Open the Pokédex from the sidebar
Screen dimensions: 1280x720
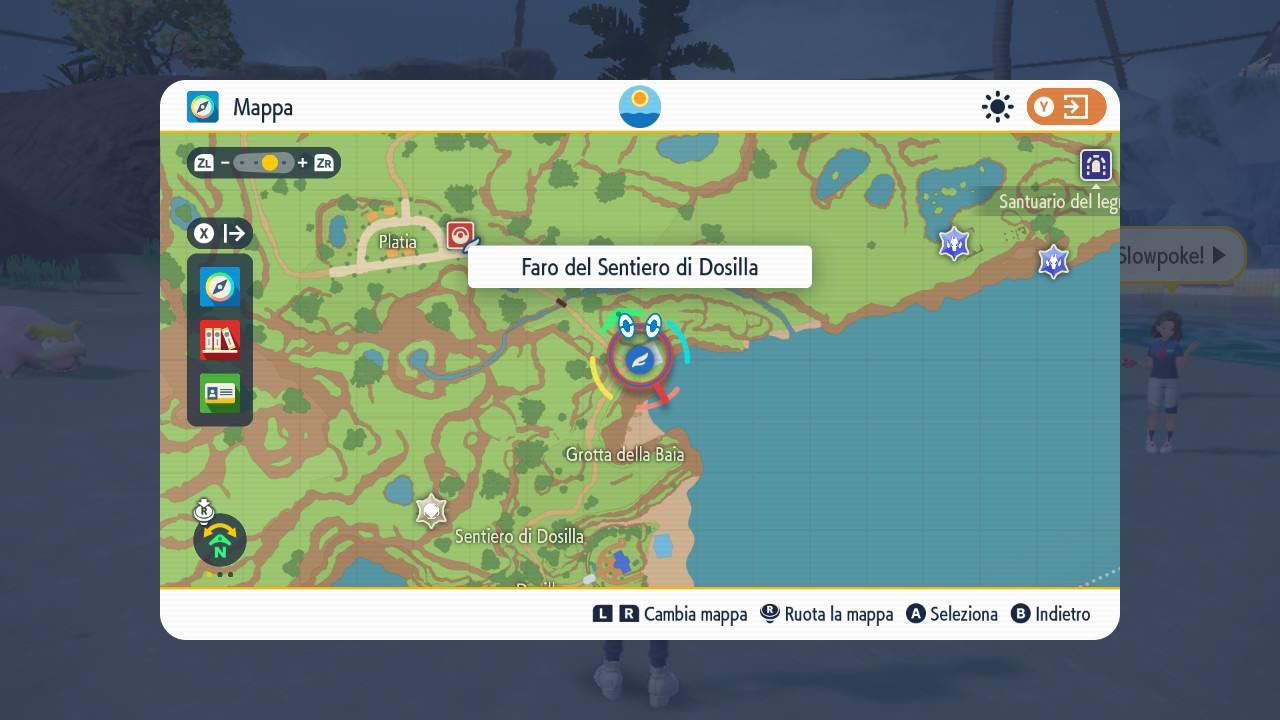point(219,340)
